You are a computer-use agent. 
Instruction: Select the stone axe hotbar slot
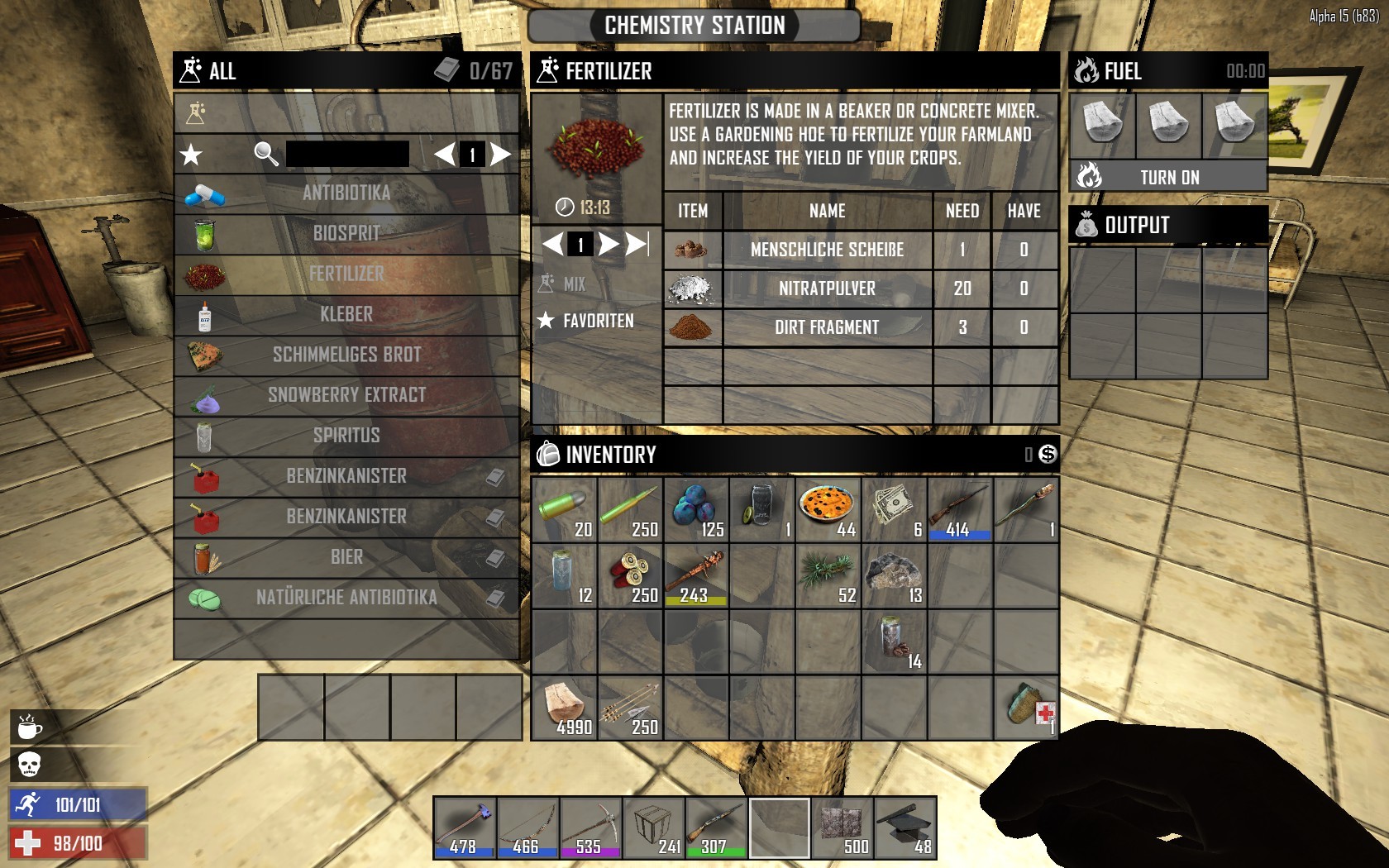pos(465,827)
